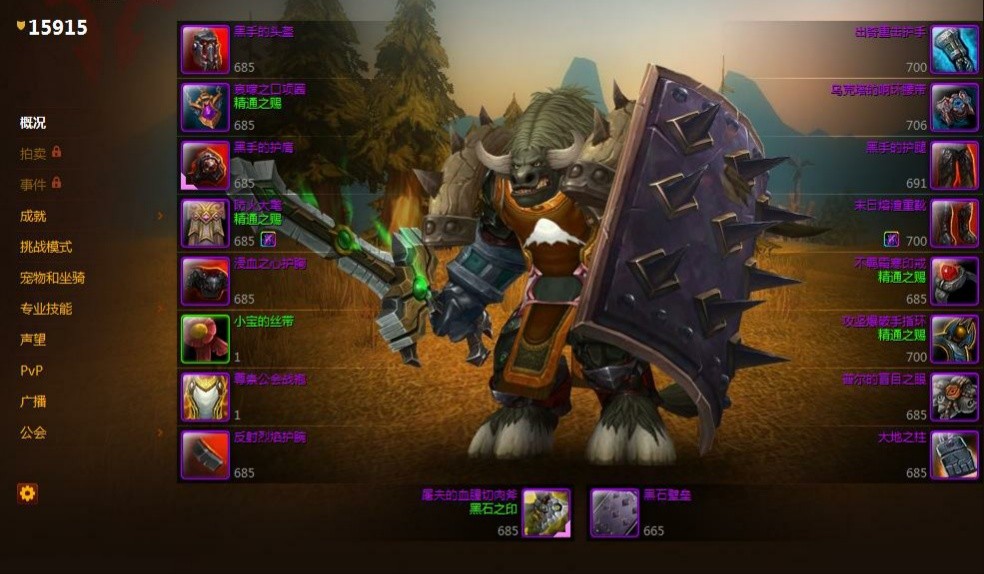The width and height of the screenshot is (984, 574).
Task: Open the 广播 feed entry
Action: click(33, 402)
